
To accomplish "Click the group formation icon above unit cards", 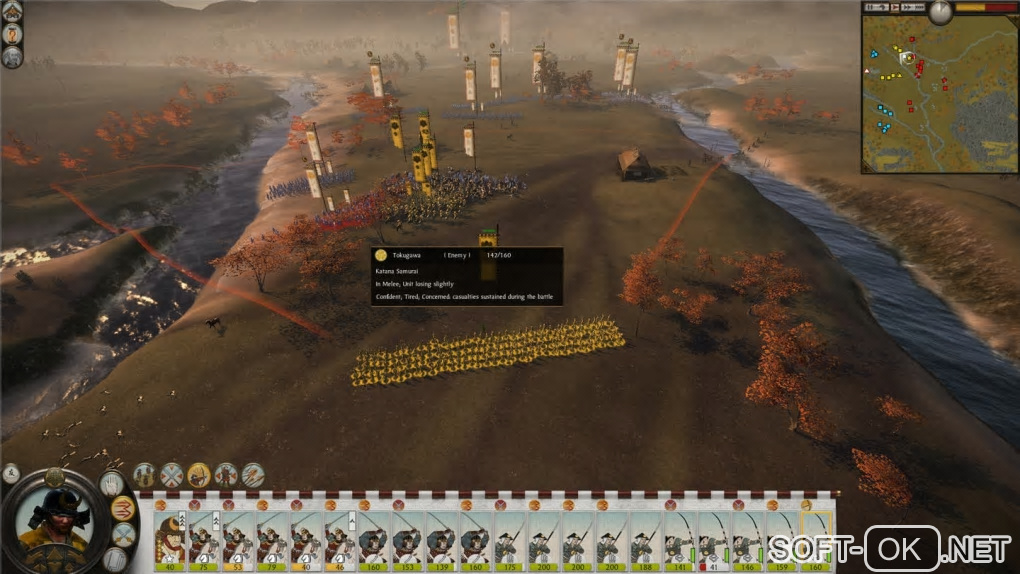I will point(145,475).
